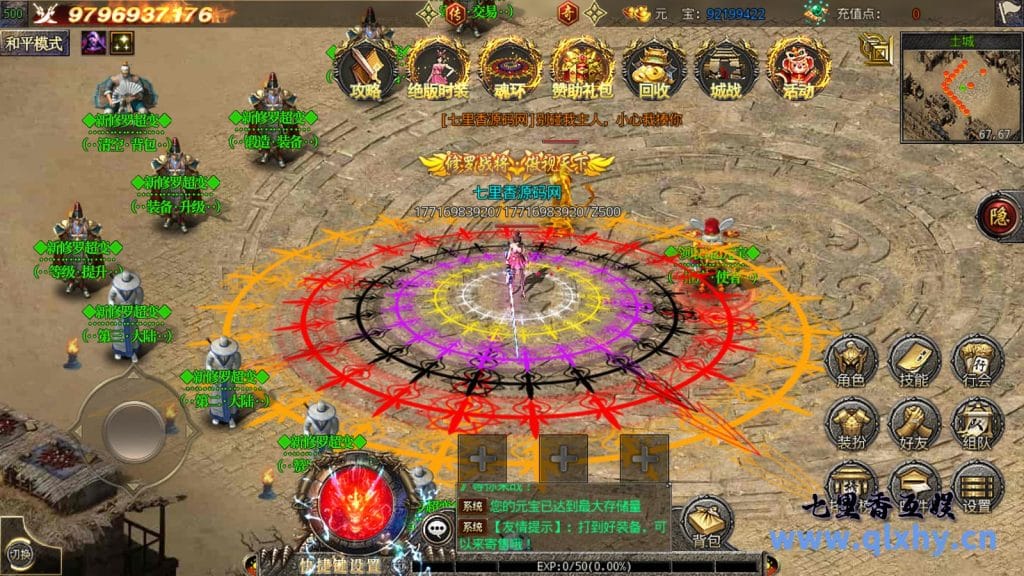The height and width of the screenshot is (576, 1024).
Task: Click the 土城 minimap
Action: point(957,86)
